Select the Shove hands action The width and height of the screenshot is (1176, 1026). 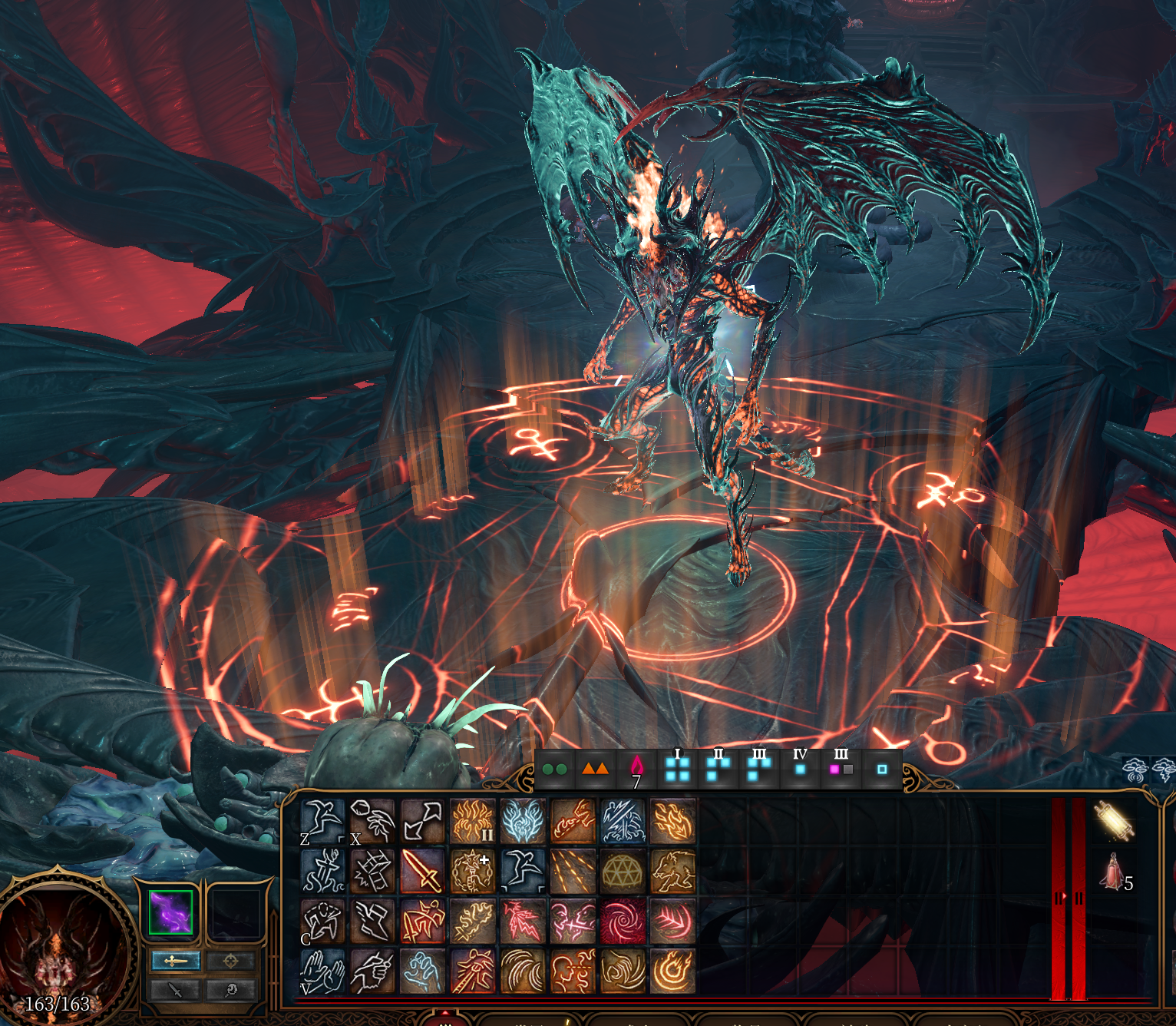click(322, 971)
